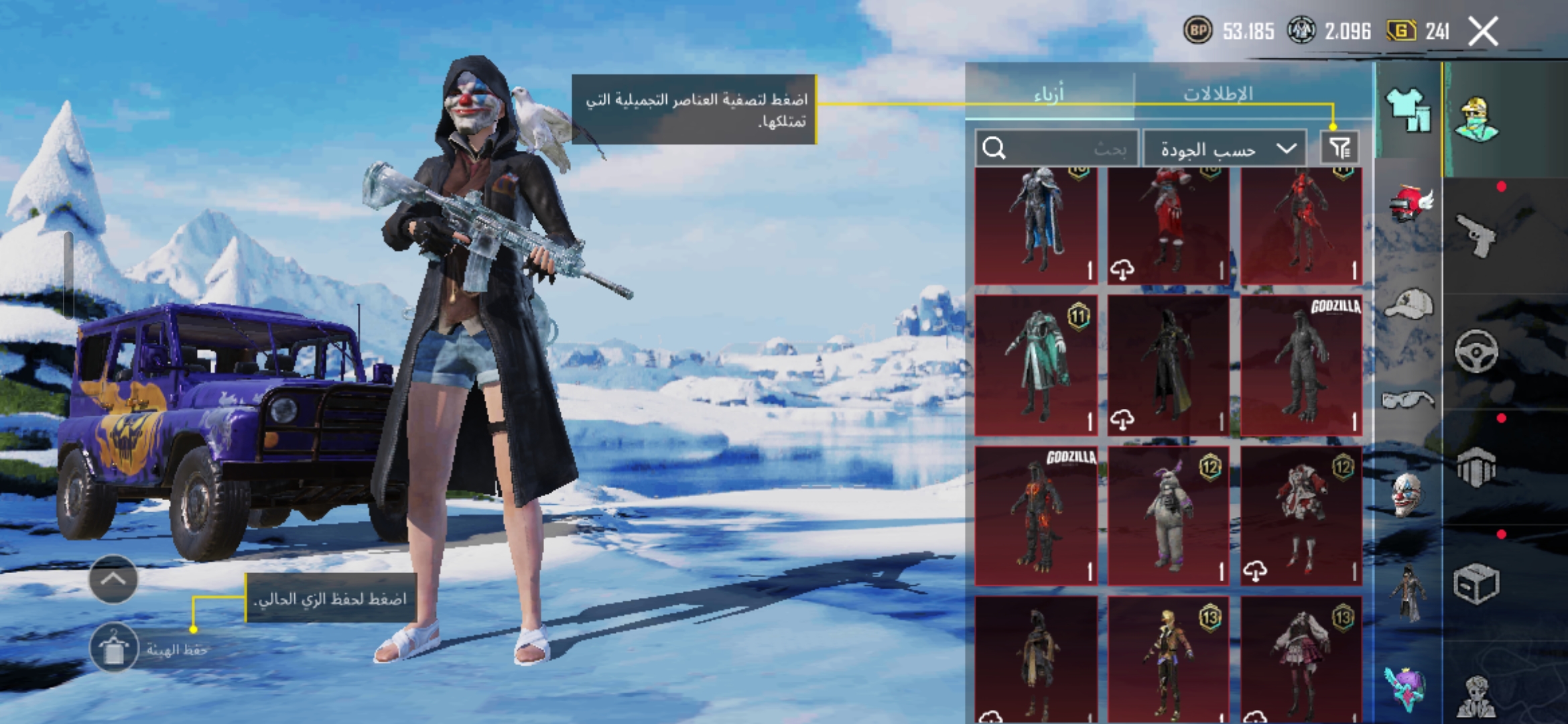Open the red winged helmet category
The height and width of the screenshot is (724, 1568).
[1408, 203]
